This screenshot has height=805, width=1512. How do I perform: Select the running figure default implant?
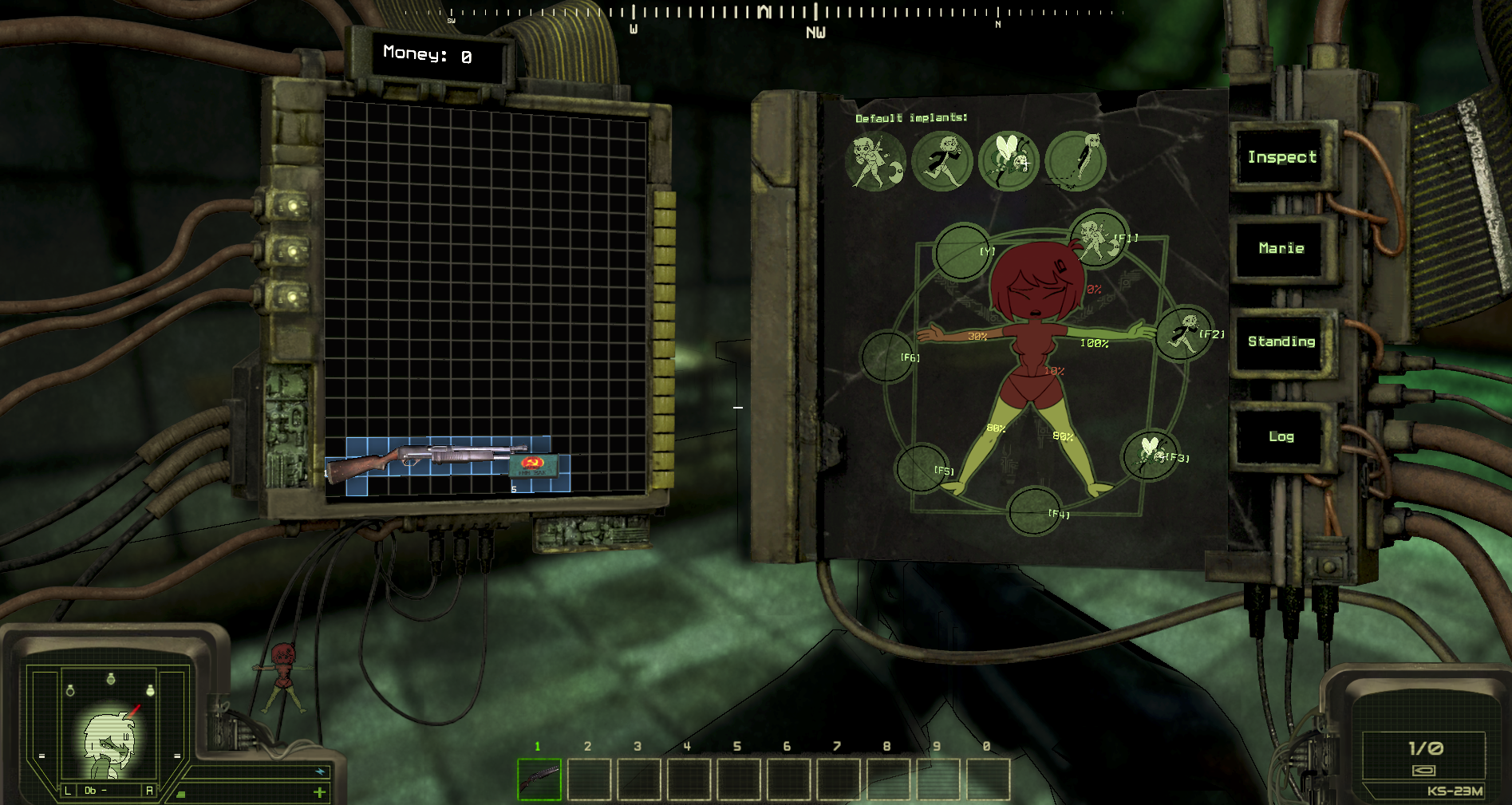tap(942, 160)
